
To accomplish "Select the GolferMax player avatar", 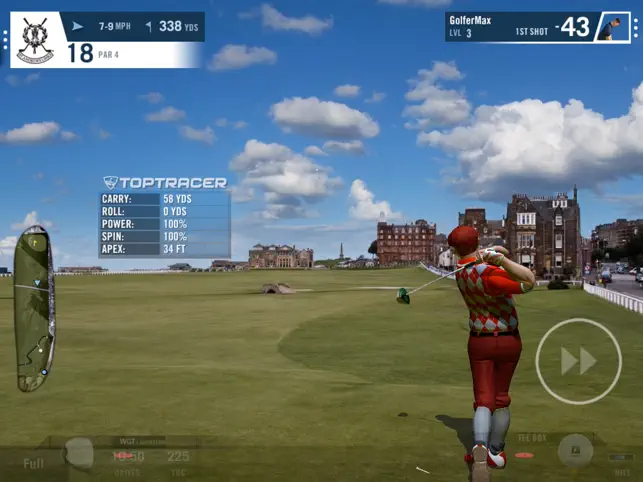I will pos(610,27).
